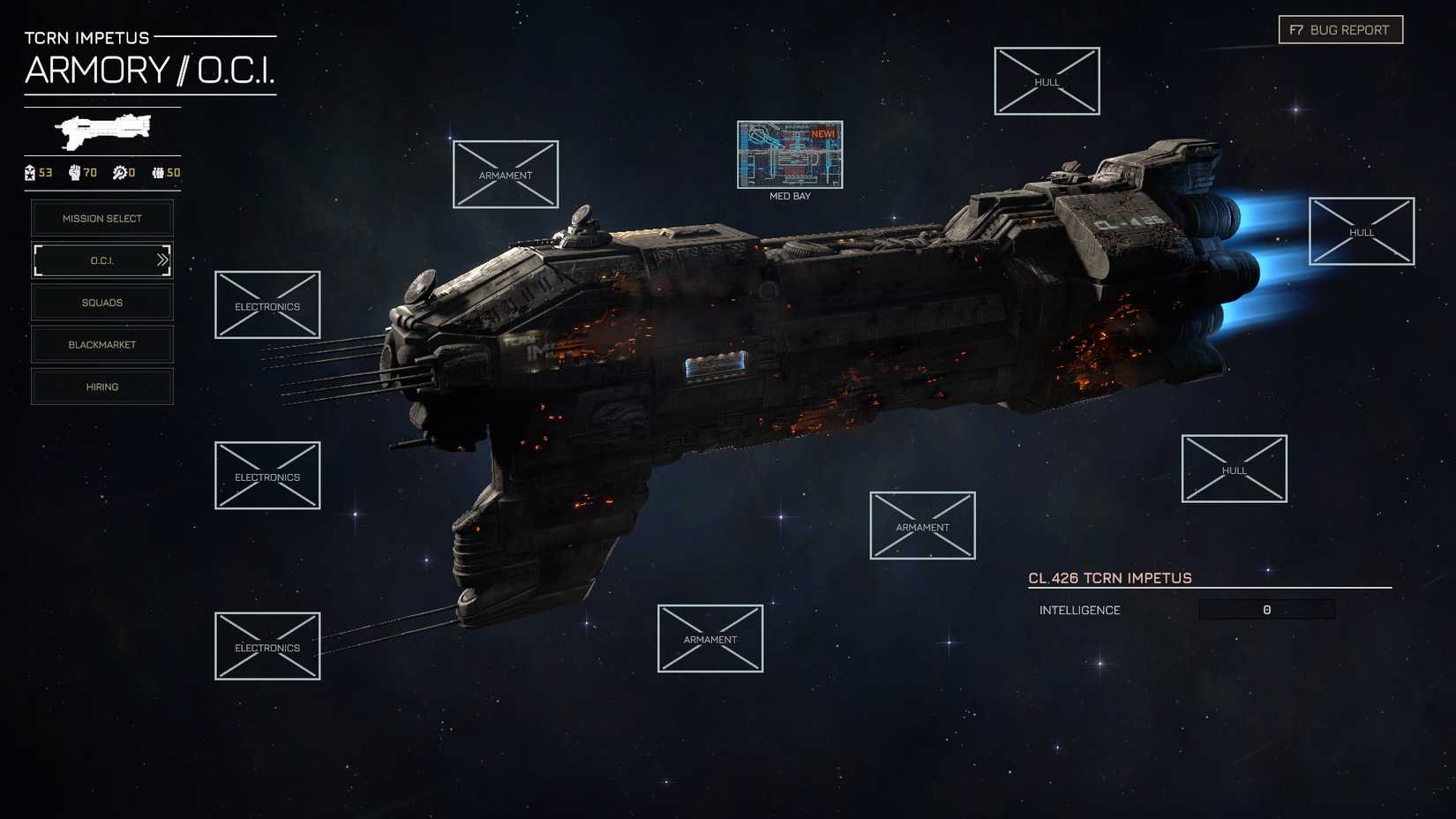
Task: Open the topmost Electronics slot
Action: (266, 305)
